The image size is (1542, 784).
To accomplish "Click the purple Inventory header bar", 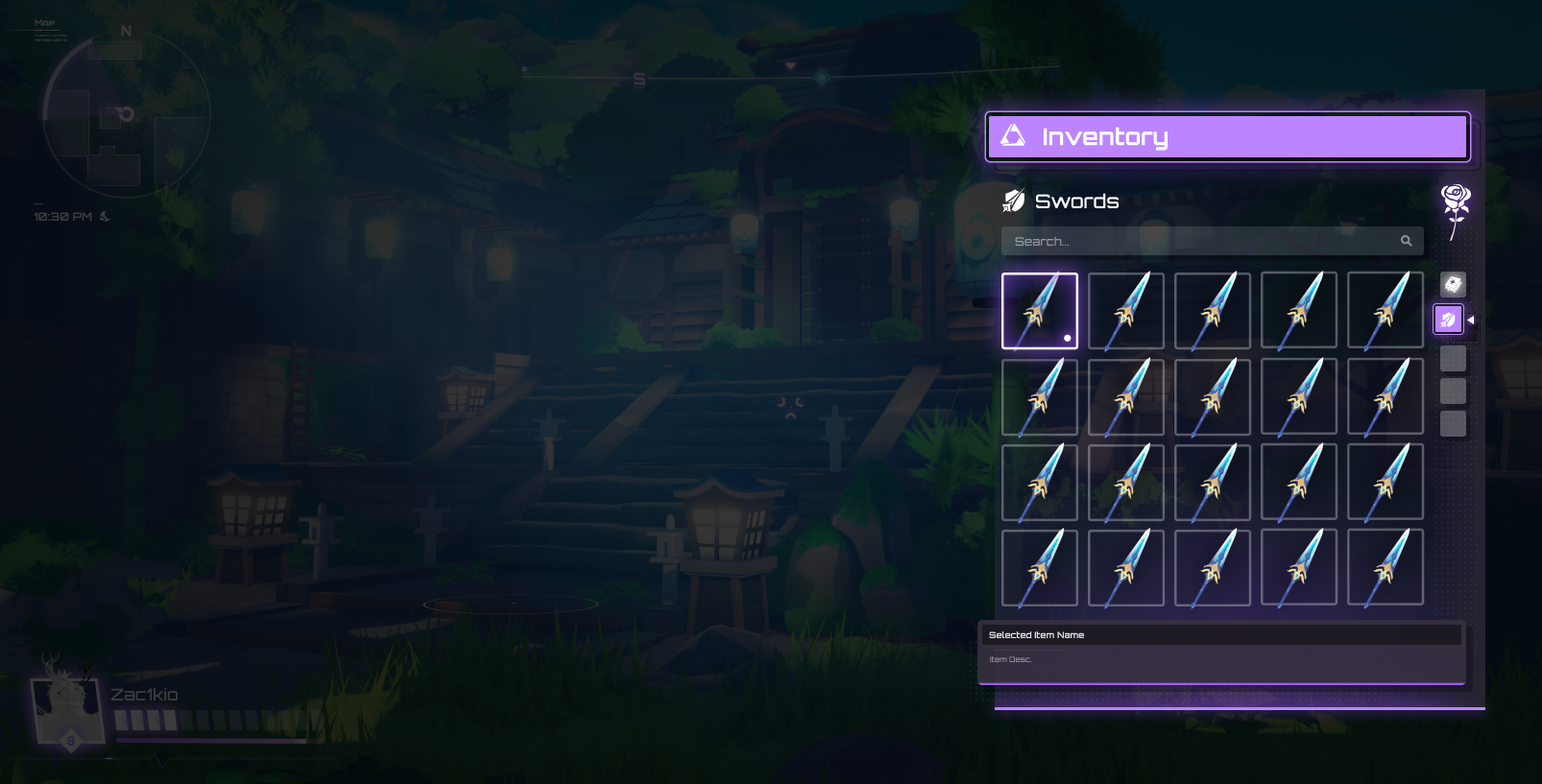I will [1228, 137].
